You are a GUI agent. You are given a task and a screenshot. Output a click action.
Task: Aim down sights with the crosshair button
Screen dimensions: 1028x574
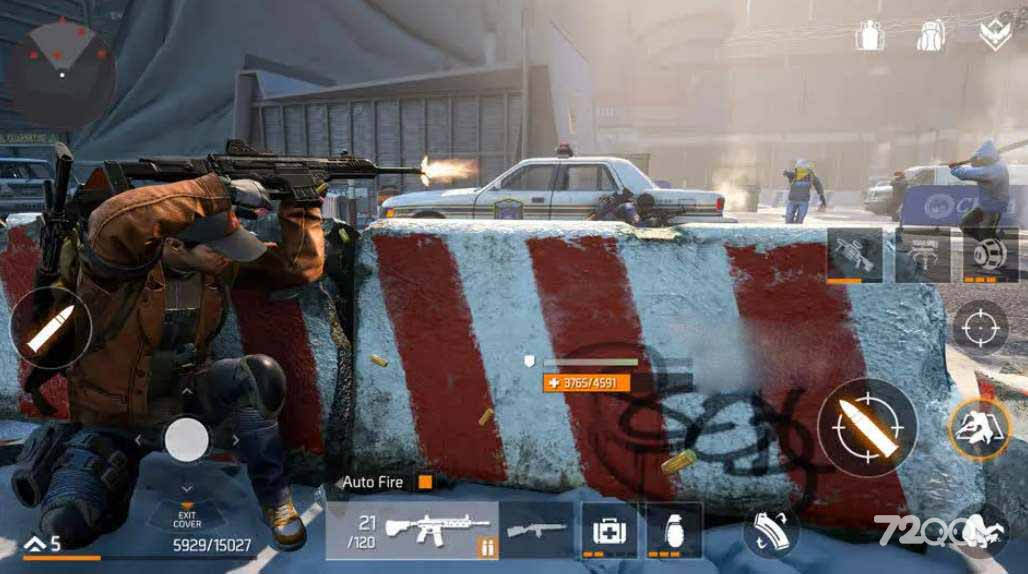[979, 327]
